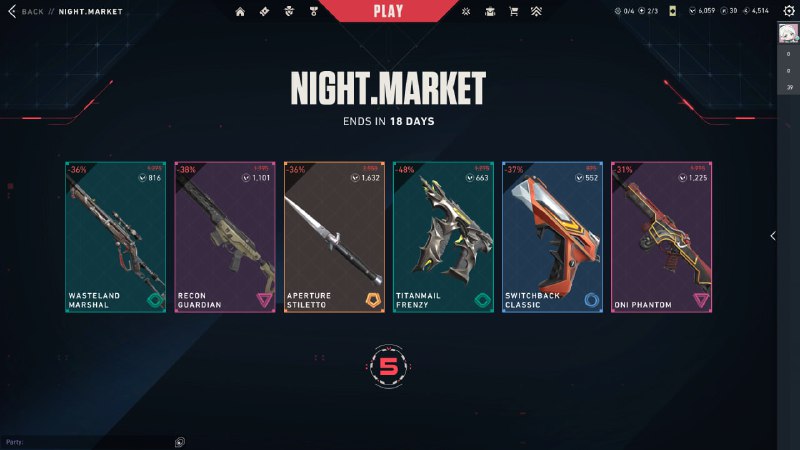Image resolution: width=800 pixels, height=450 pixels.
Task: Click the player avatar in social sidebar
Action: (788, 35)
